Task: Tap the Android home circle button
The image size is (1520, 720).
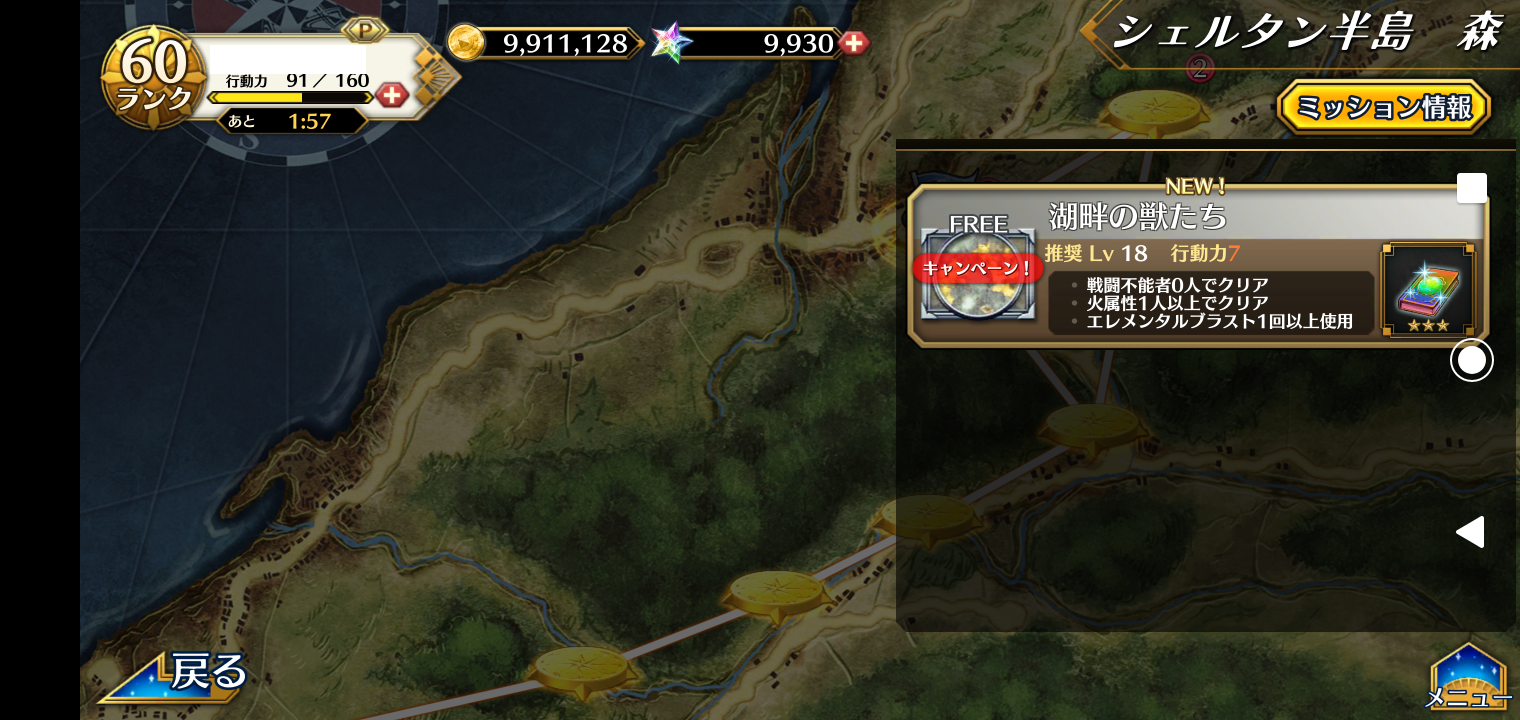Action: click(x=1471, y=360)
